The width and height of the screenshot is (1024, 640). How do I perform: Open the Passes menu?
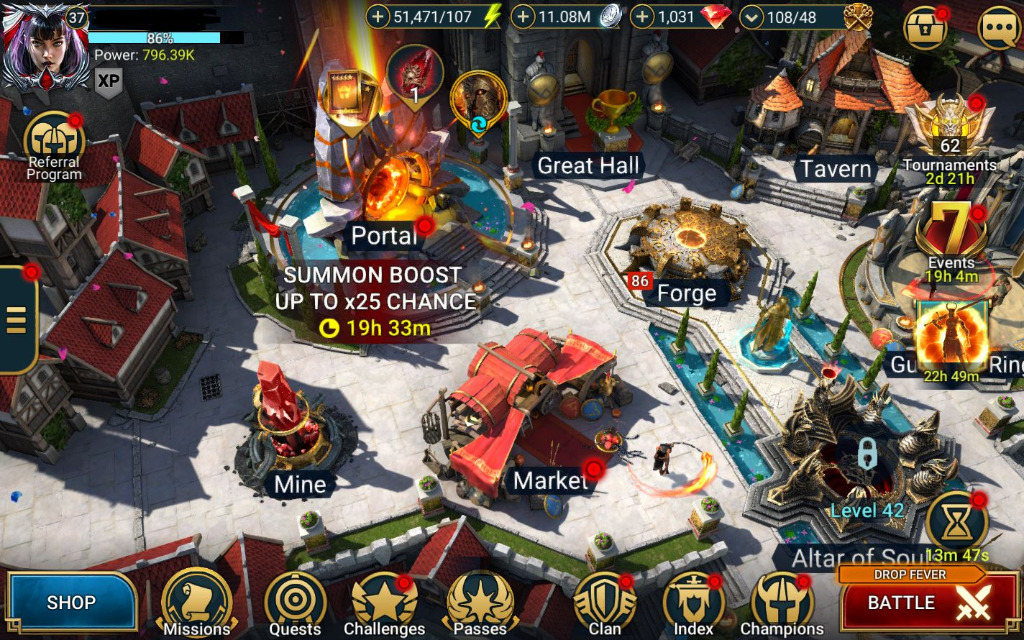pyautogui.click(x=480, y=602)
